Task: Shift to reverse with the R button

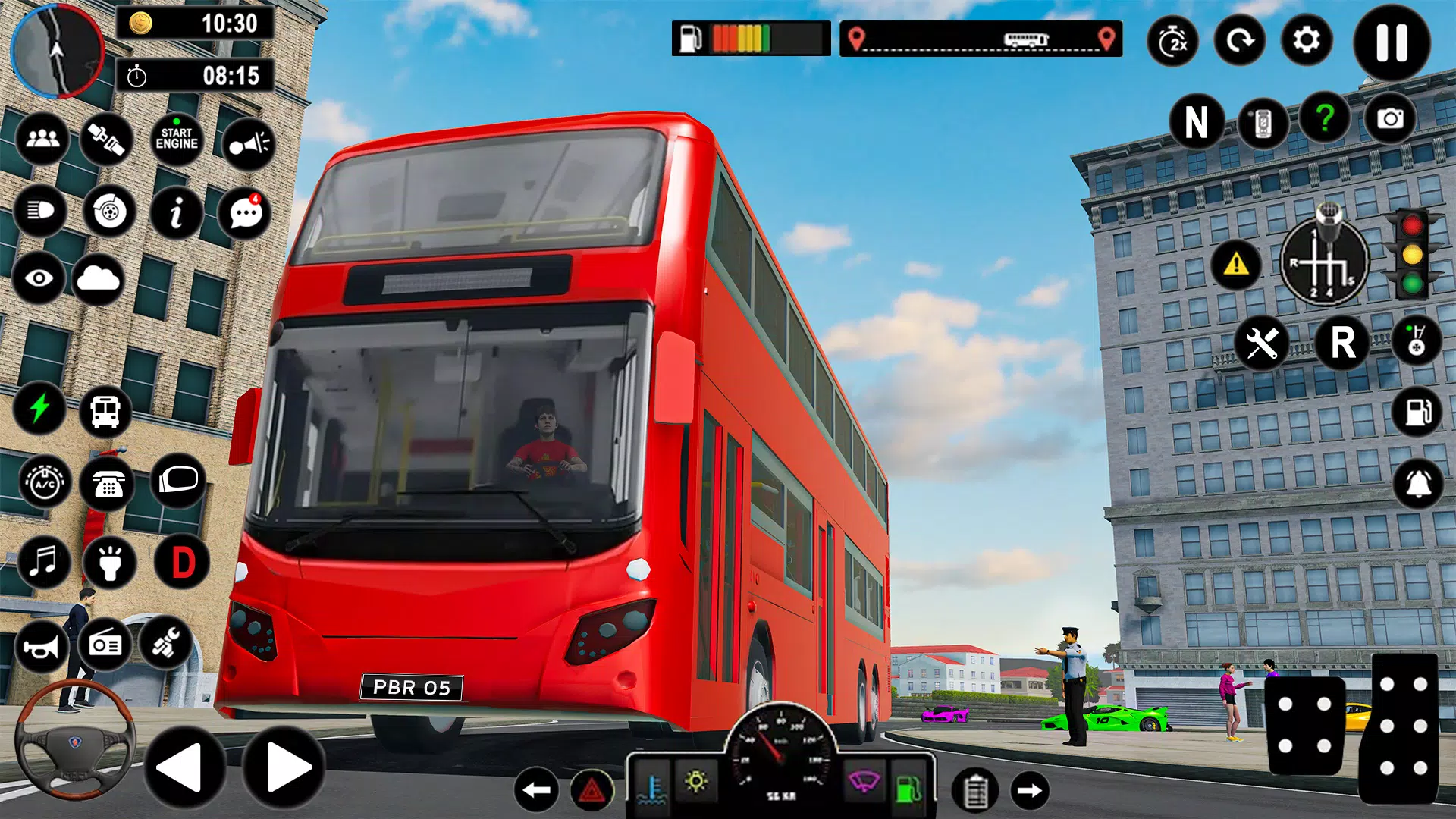Action: pyautogui.click(x=1342, y=343)
